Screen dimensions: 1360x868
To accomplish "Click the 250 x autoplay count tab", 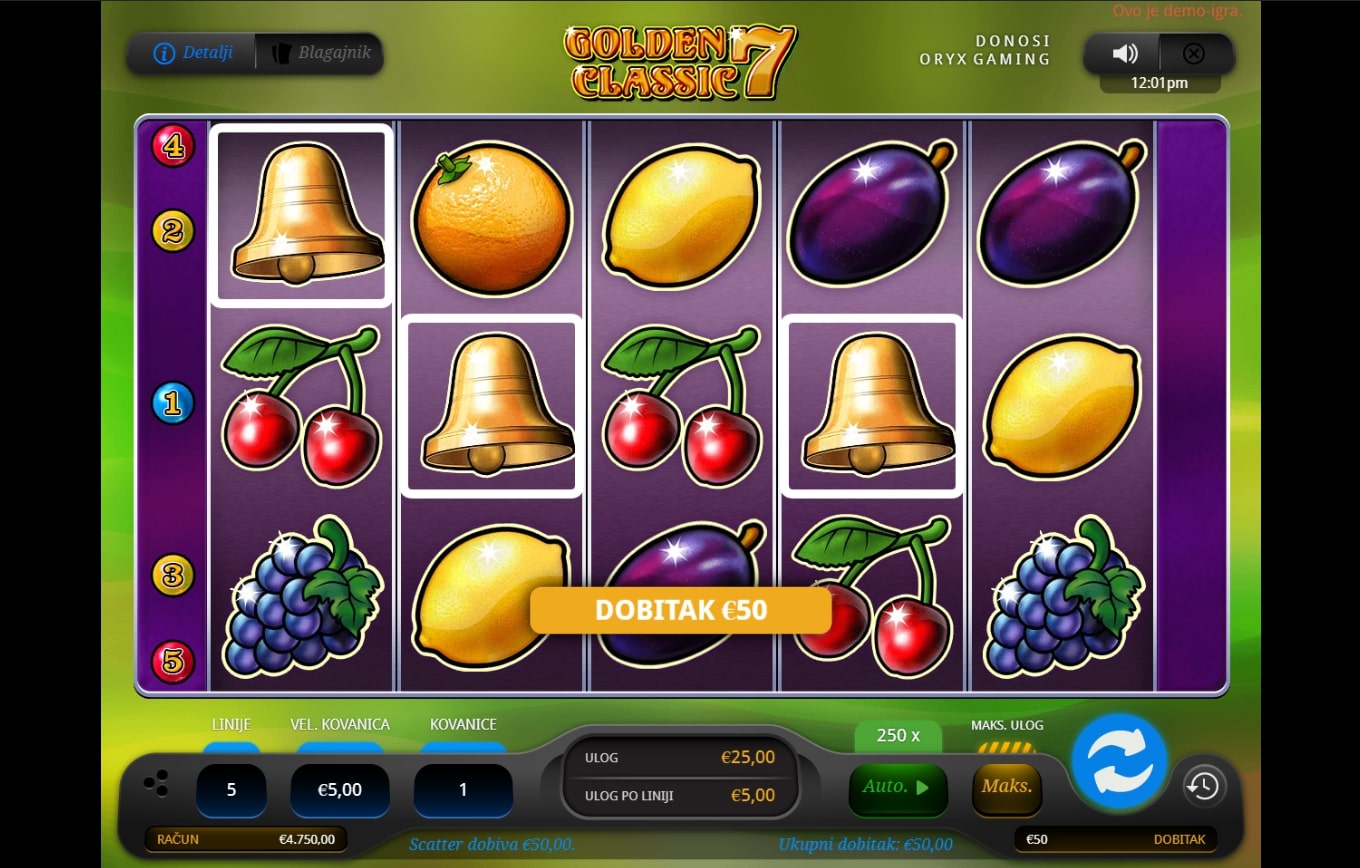I will click(x=897, y=735).
